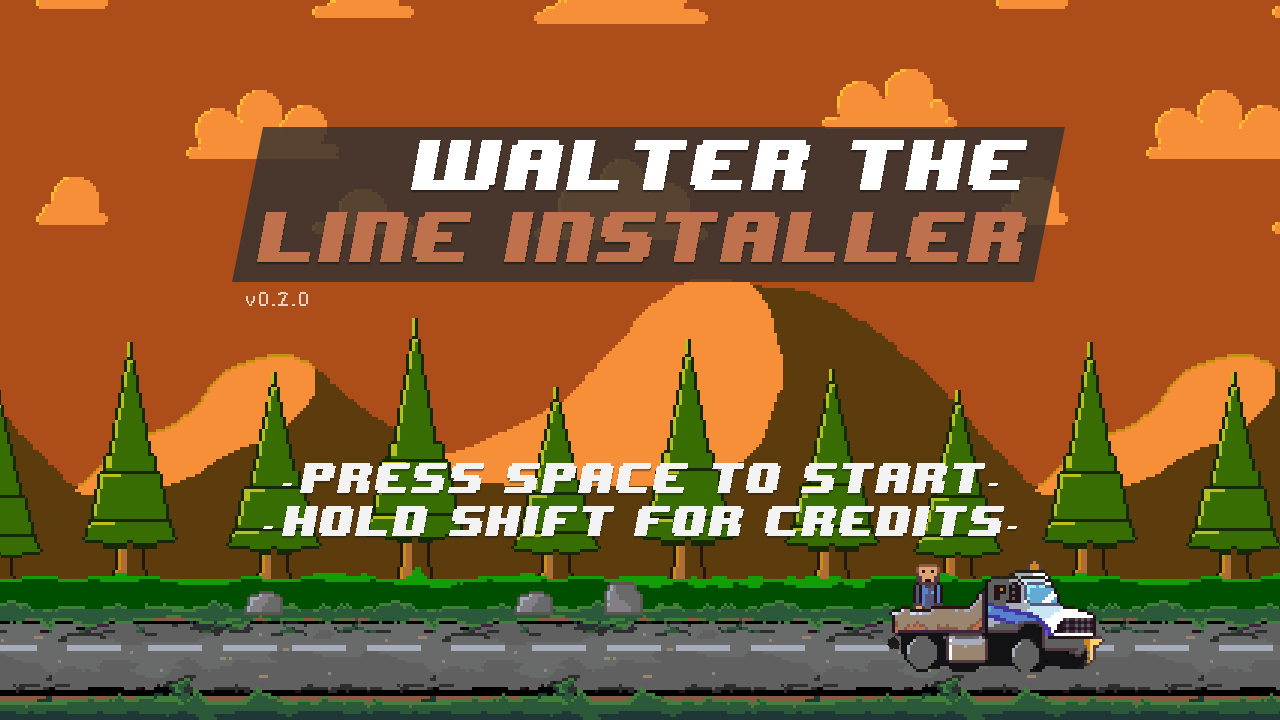
Task: Click Walter standing on the truck bed
Action: tap(926, 584)
